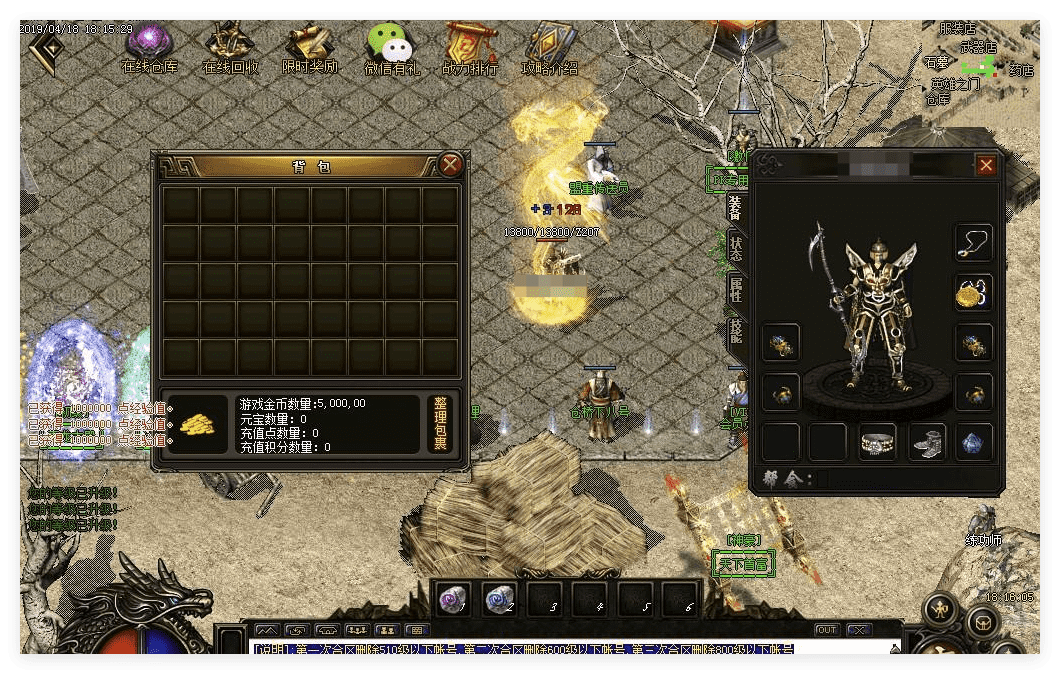Switch to the 状态 status tab
Image resolution: width=1060 pixels, height=674 pixels.
coord(736,249)
